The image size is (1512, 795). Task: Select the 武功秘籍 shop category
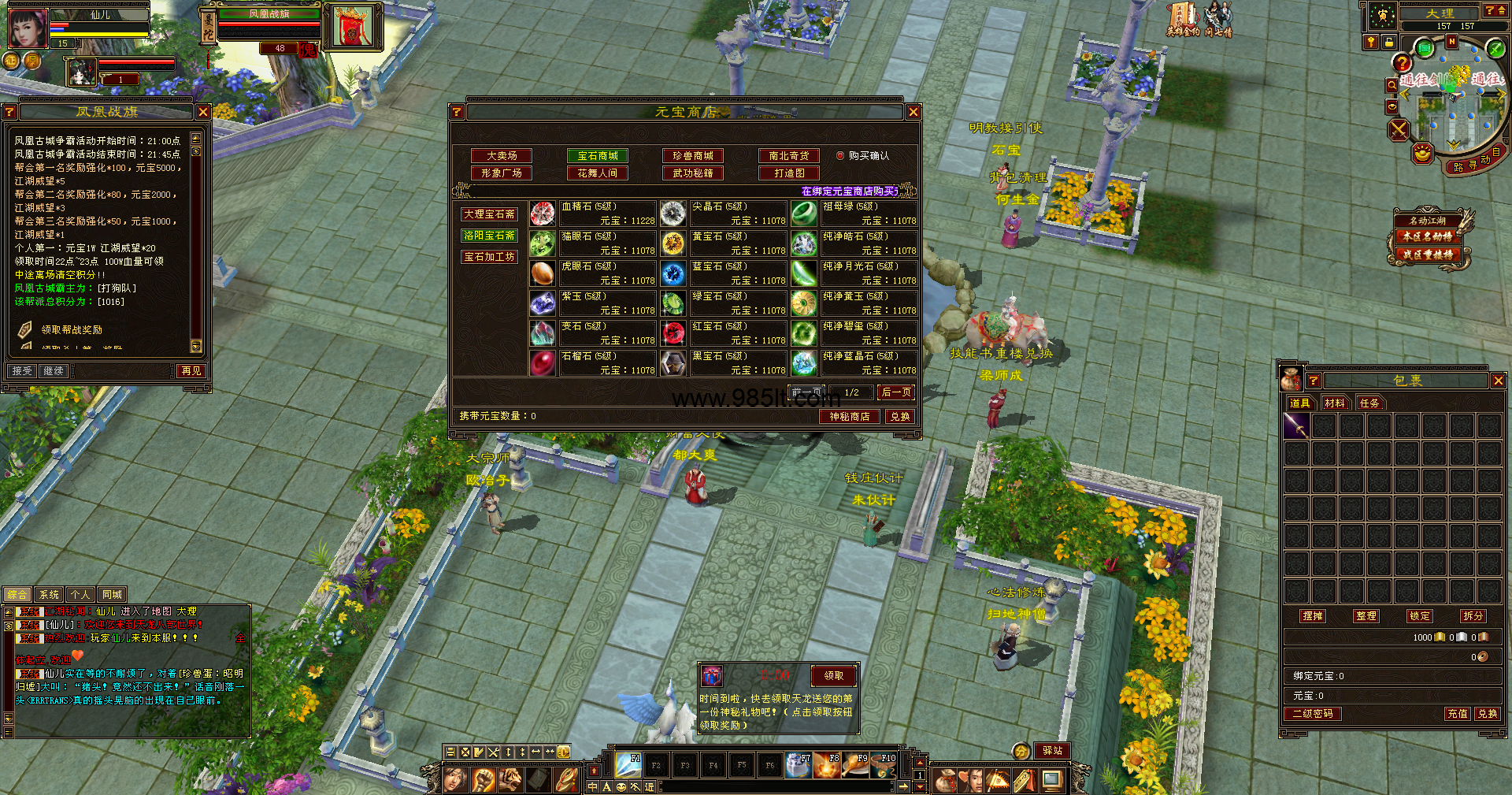[693, 173]
